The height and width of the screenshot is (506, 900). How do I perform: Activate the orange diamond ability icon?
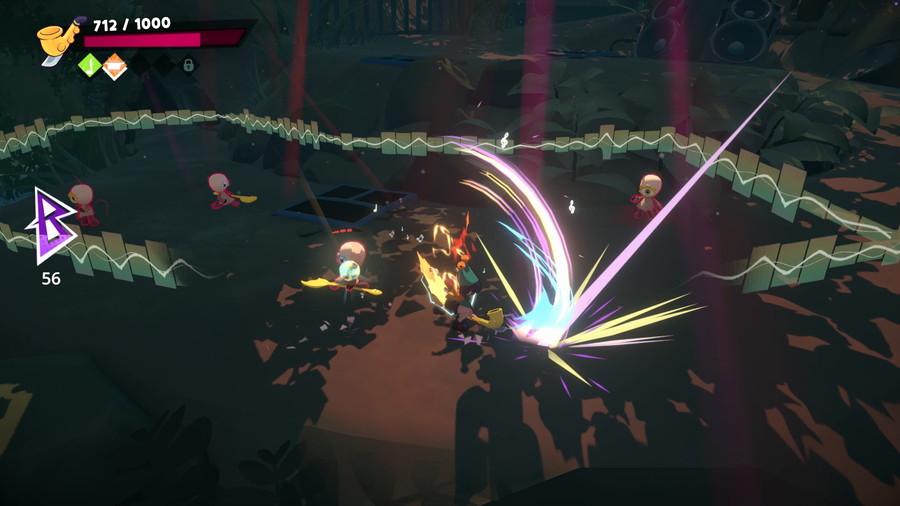[114, 66]
